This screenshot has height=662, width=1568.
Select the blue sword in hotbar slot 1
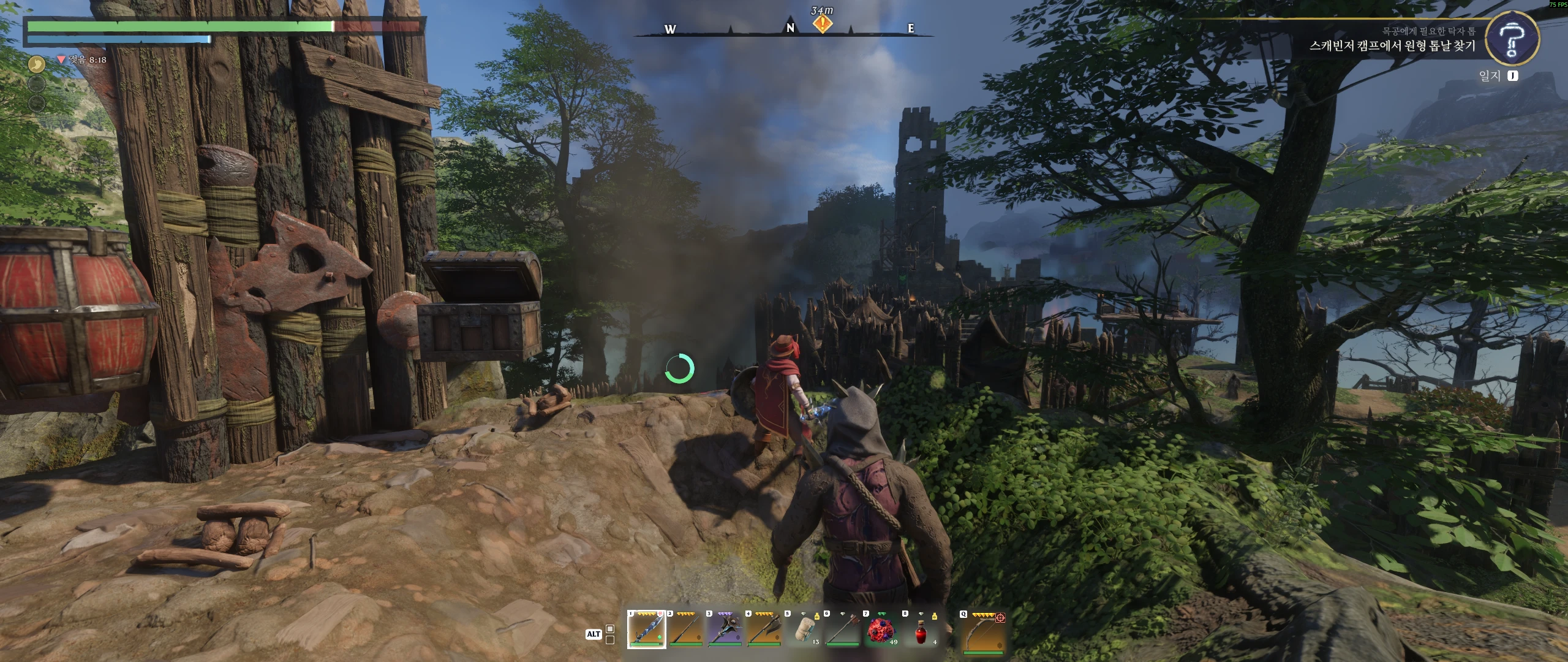[x=646, y=629]
